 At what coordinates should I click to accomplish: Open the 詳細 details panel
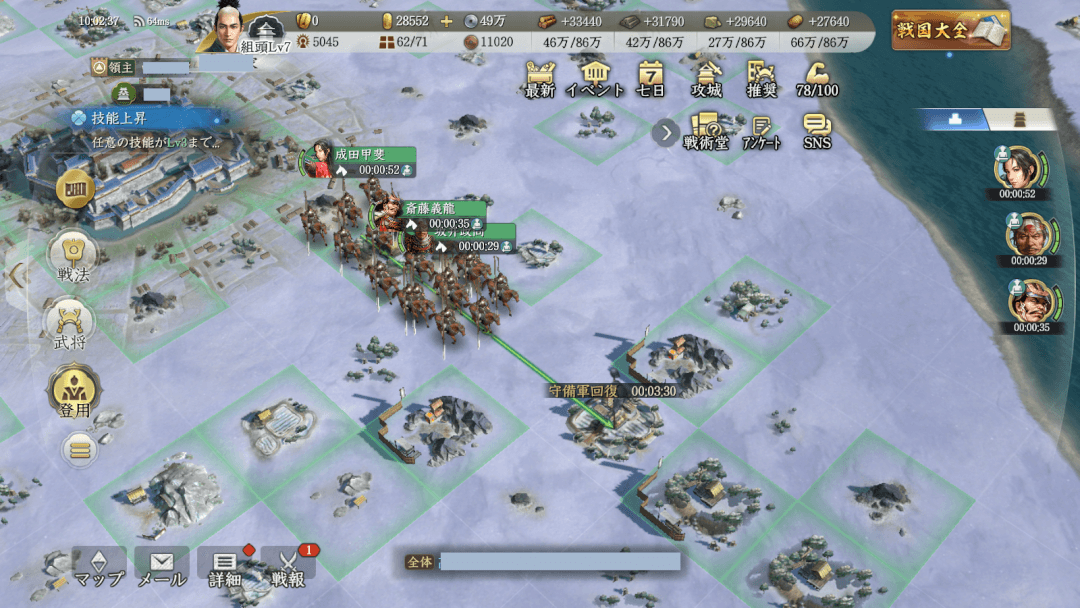(225, 566)
